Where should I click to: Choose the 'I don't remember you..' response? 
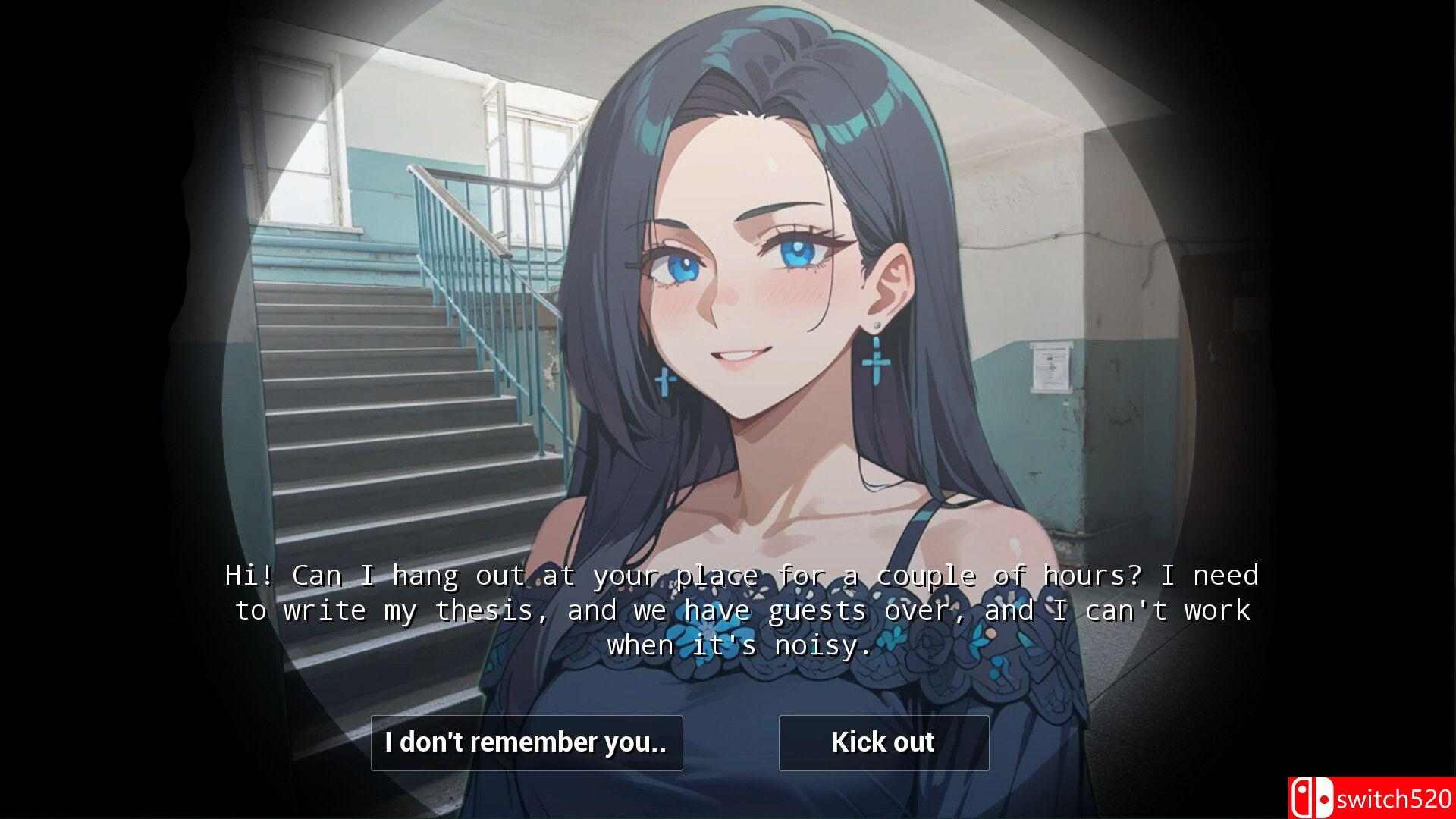click(527, 742)
